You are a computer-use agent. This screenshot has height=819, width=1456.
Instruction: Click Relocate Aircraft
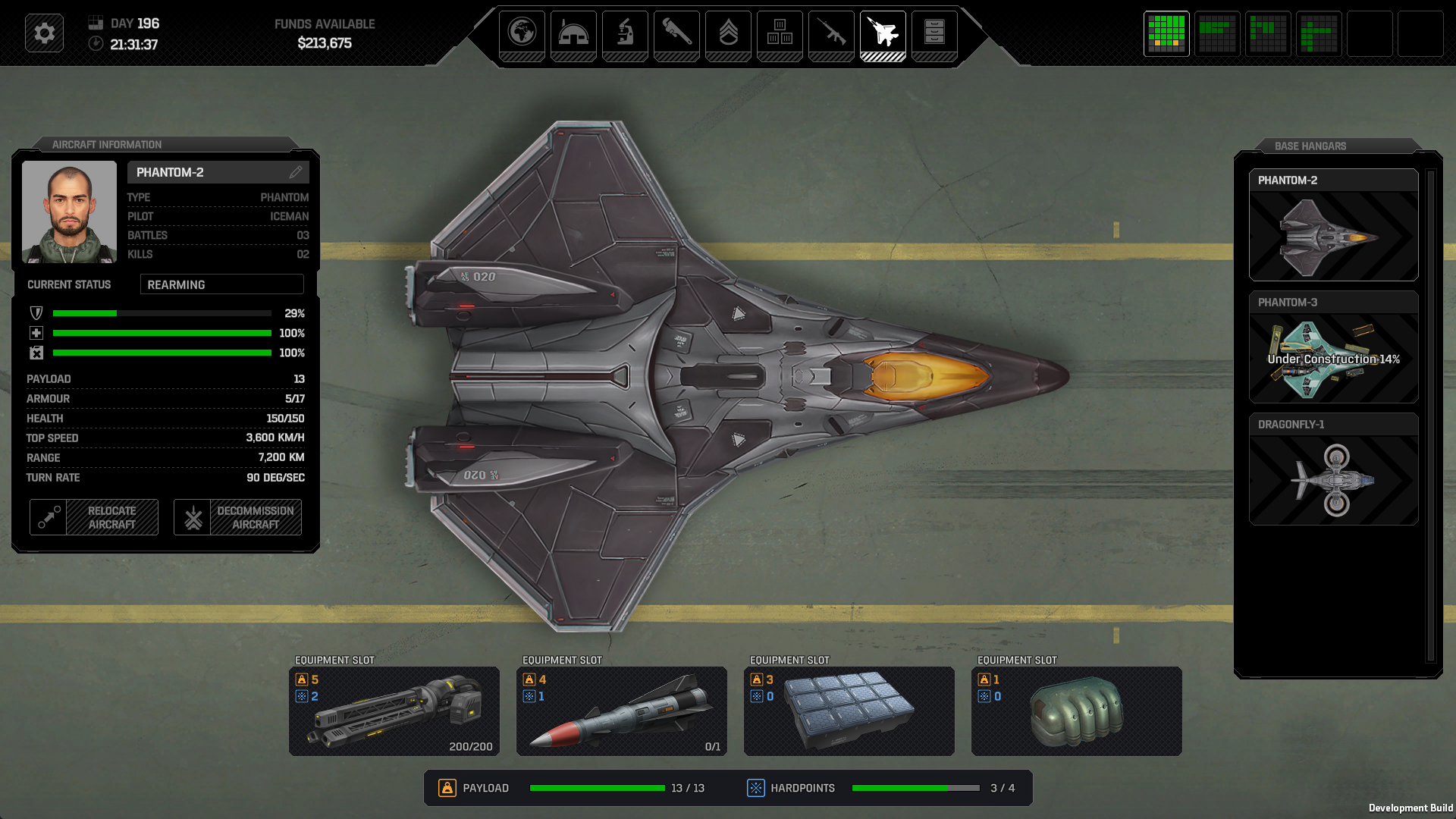[x=93, y=517]
